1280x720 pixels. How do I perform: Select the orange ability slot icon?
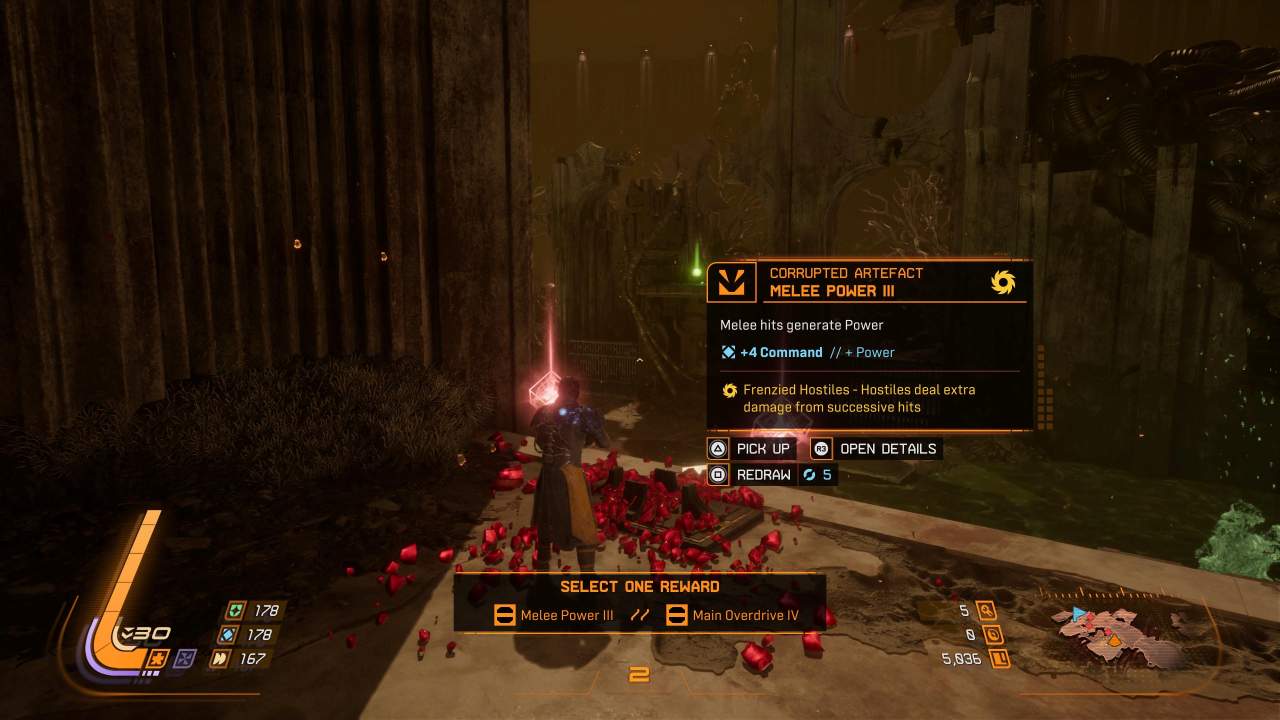(157, 658)
